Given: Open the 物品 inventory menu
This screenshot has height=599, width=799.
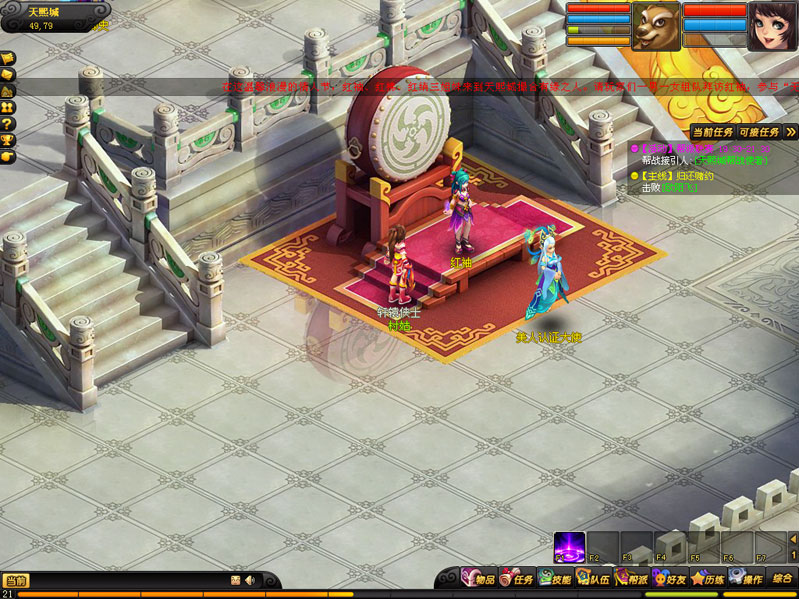Looking at the screenshot, I should 478,578.
